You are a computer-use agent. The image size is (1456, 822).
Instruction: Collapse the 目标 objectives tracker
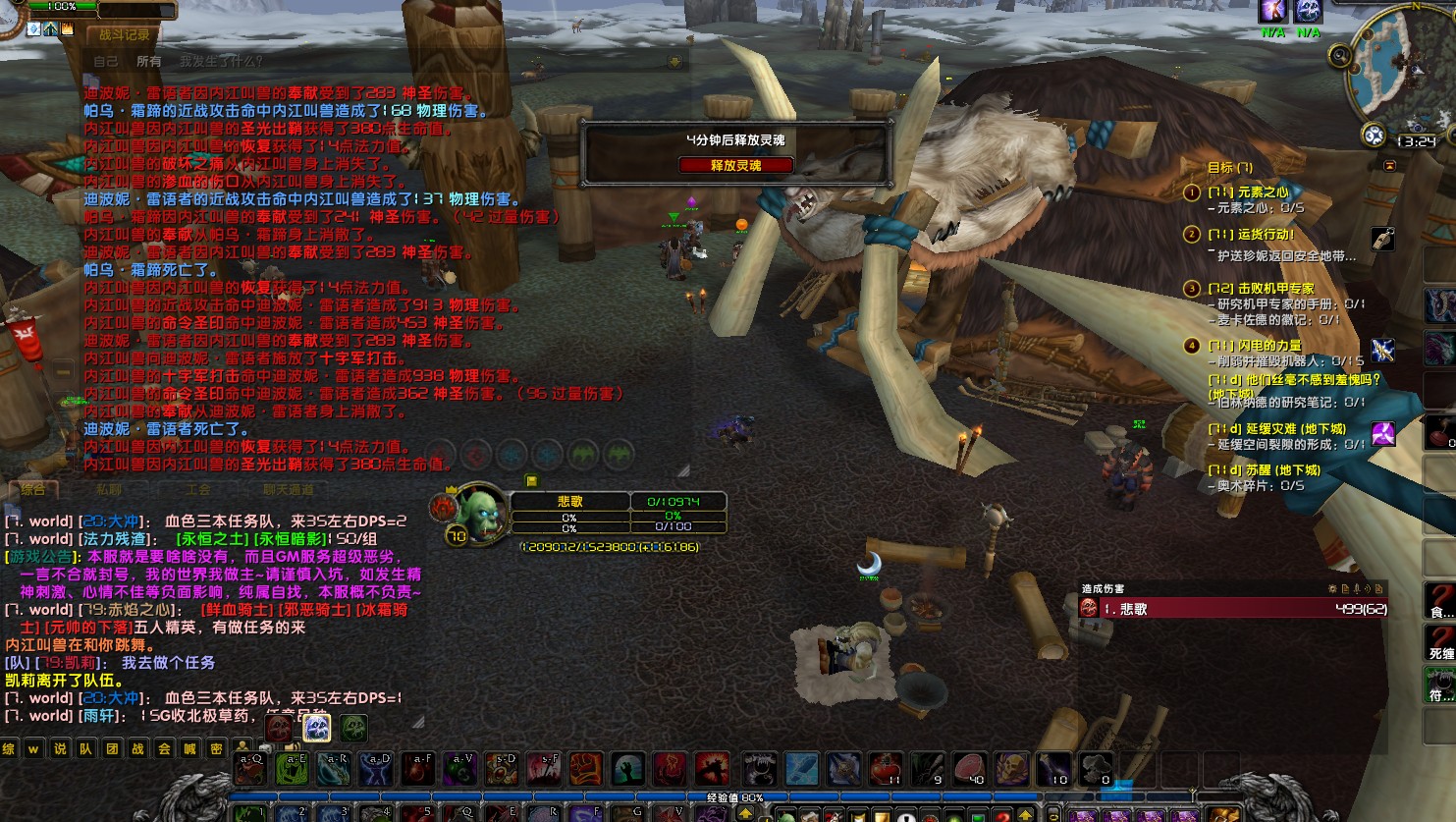(1389, 167)
